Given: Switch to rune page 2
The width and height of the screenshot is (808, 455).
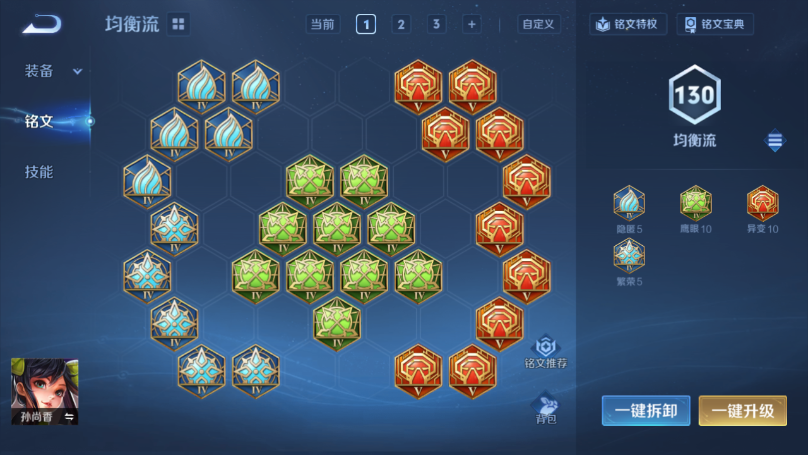Looking at the screenshot, I should point(401,24).
